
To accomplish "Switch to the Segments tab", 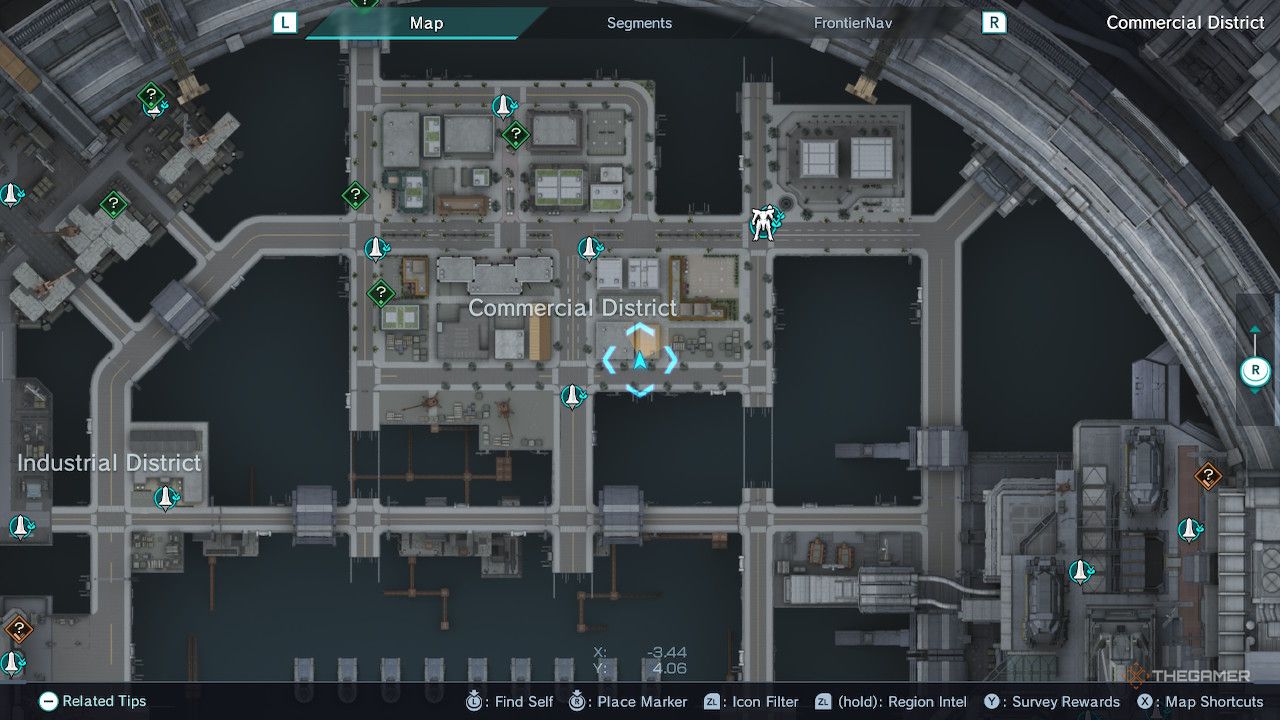I will click(x=639, y=23).
